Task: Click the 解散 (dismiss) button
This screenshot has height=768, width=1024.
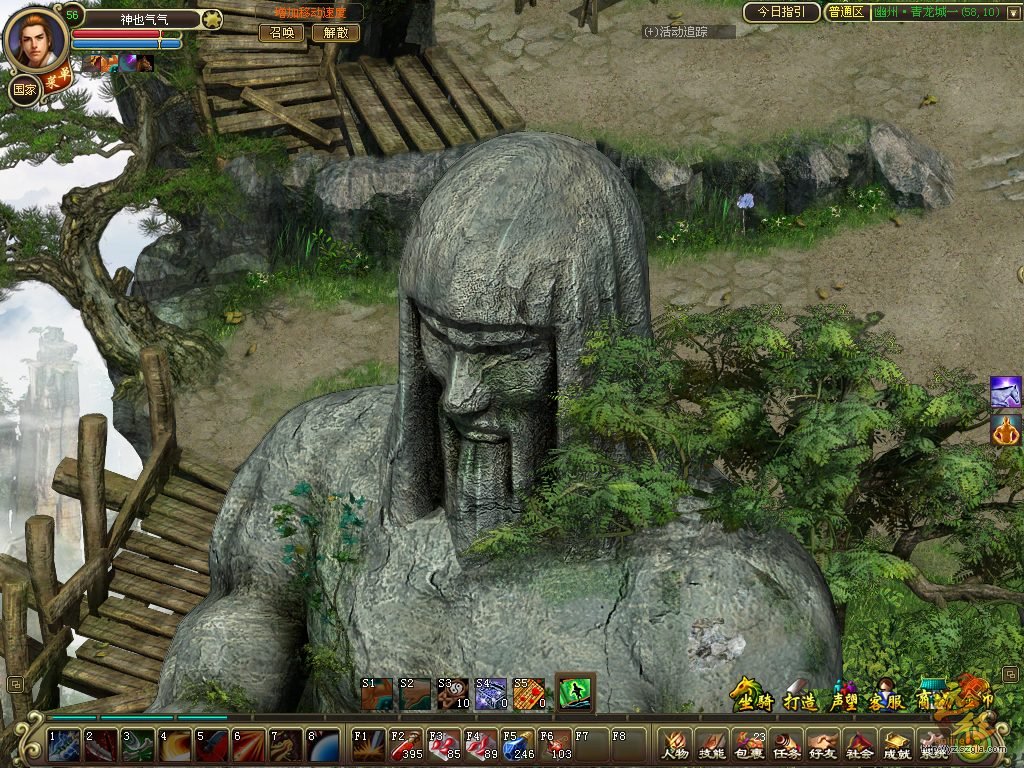Action: [336, 32]
